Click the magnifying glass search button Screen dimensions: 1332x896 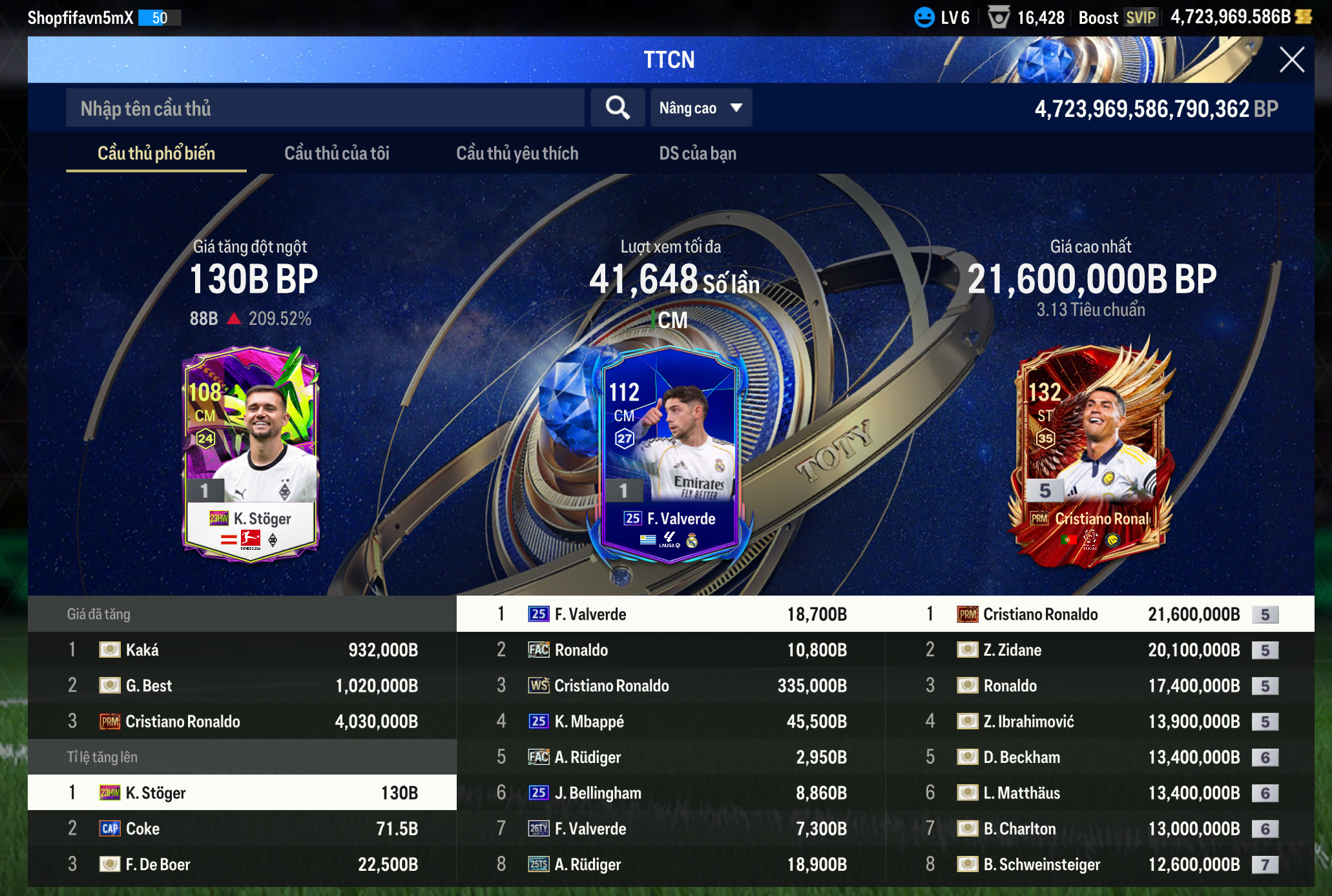point(618,108)
